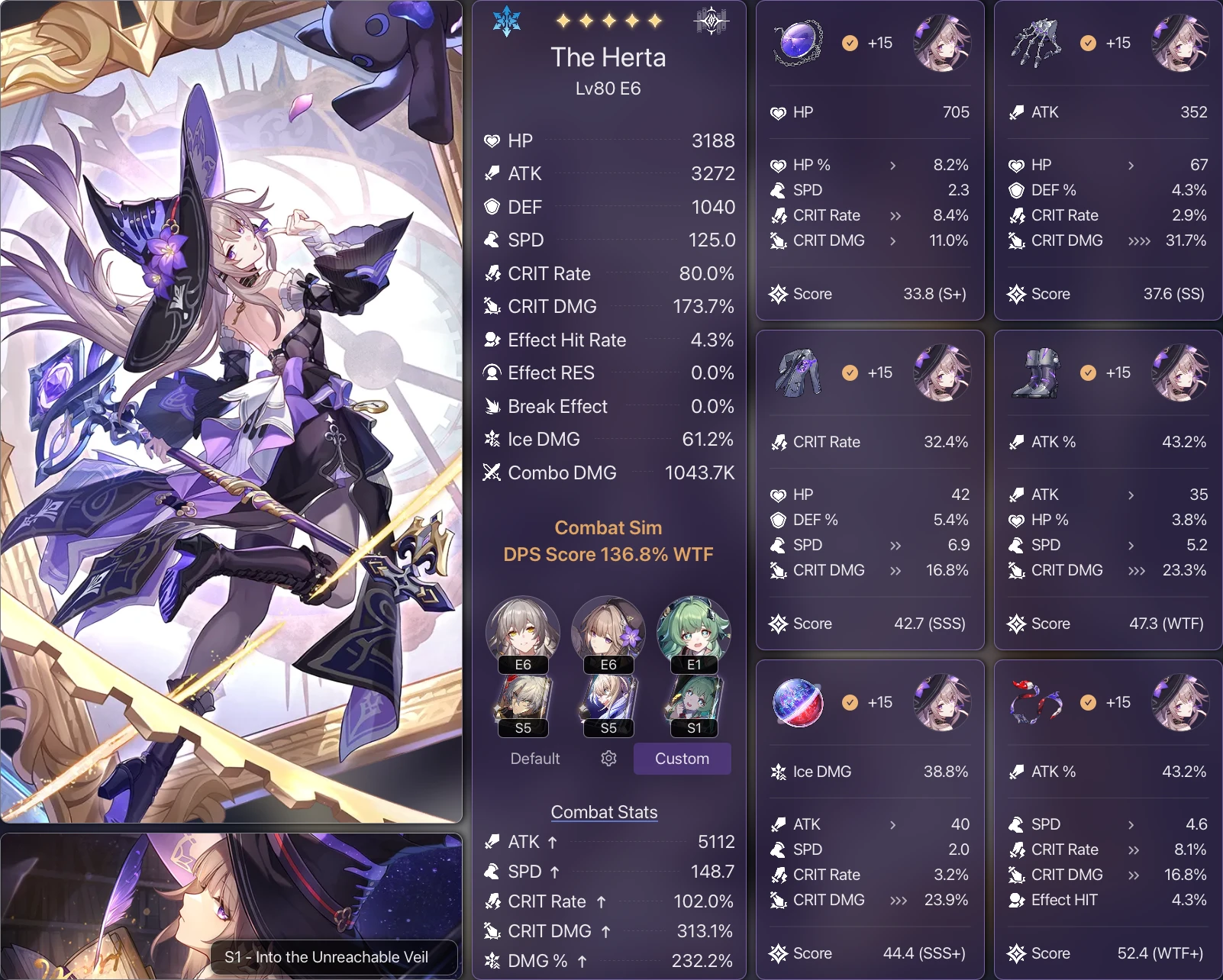The image size is (1223, 980).
Task: Open the settings gear beside Custom
Action: pyautogui.click(x=608, y=759)
